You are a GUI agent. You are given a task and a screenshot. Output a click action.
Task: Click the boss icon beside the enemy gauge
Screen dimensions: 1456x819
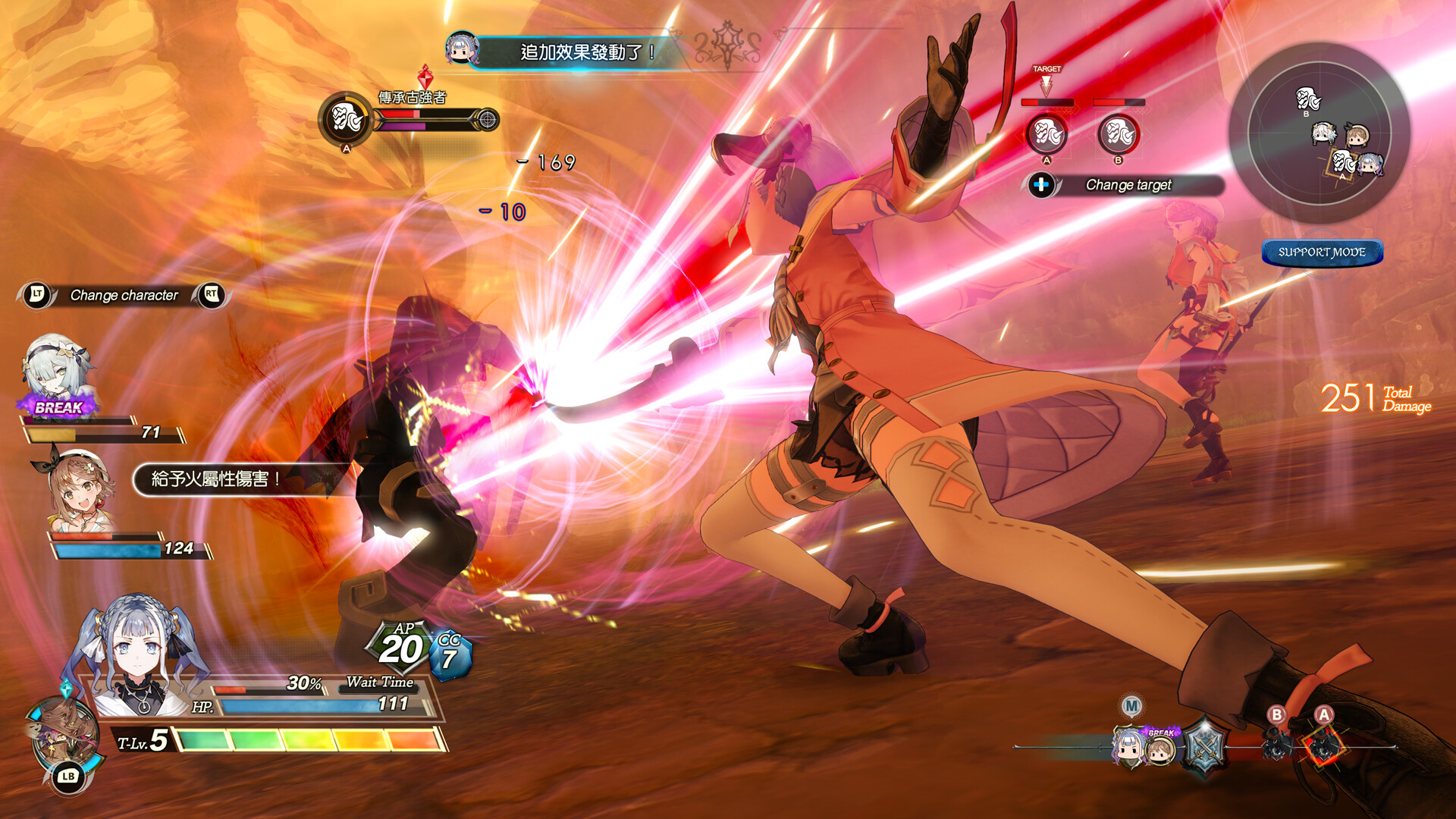[x=346, y=119]
